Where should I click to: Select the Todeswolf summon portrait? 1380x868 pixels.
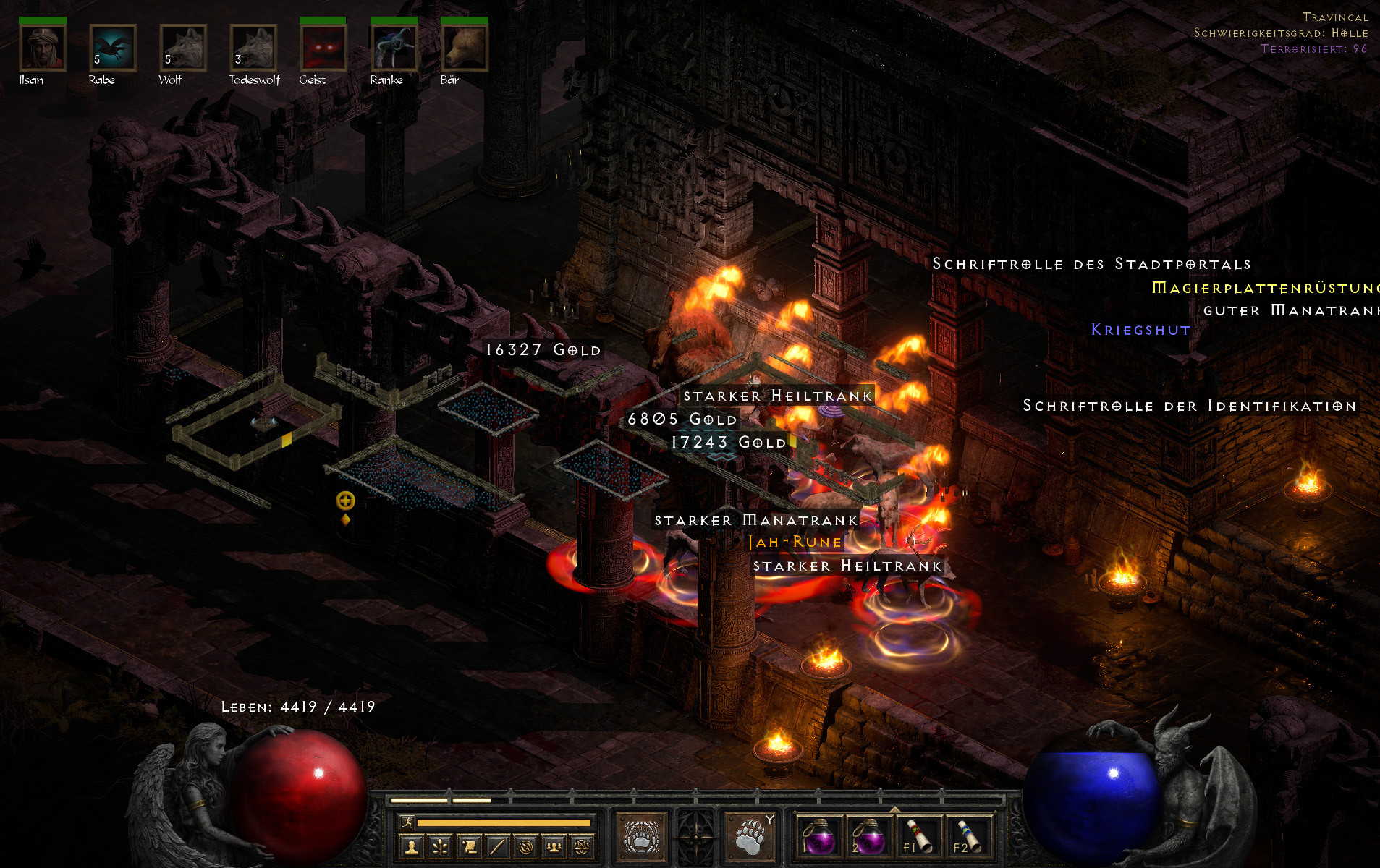253,48
